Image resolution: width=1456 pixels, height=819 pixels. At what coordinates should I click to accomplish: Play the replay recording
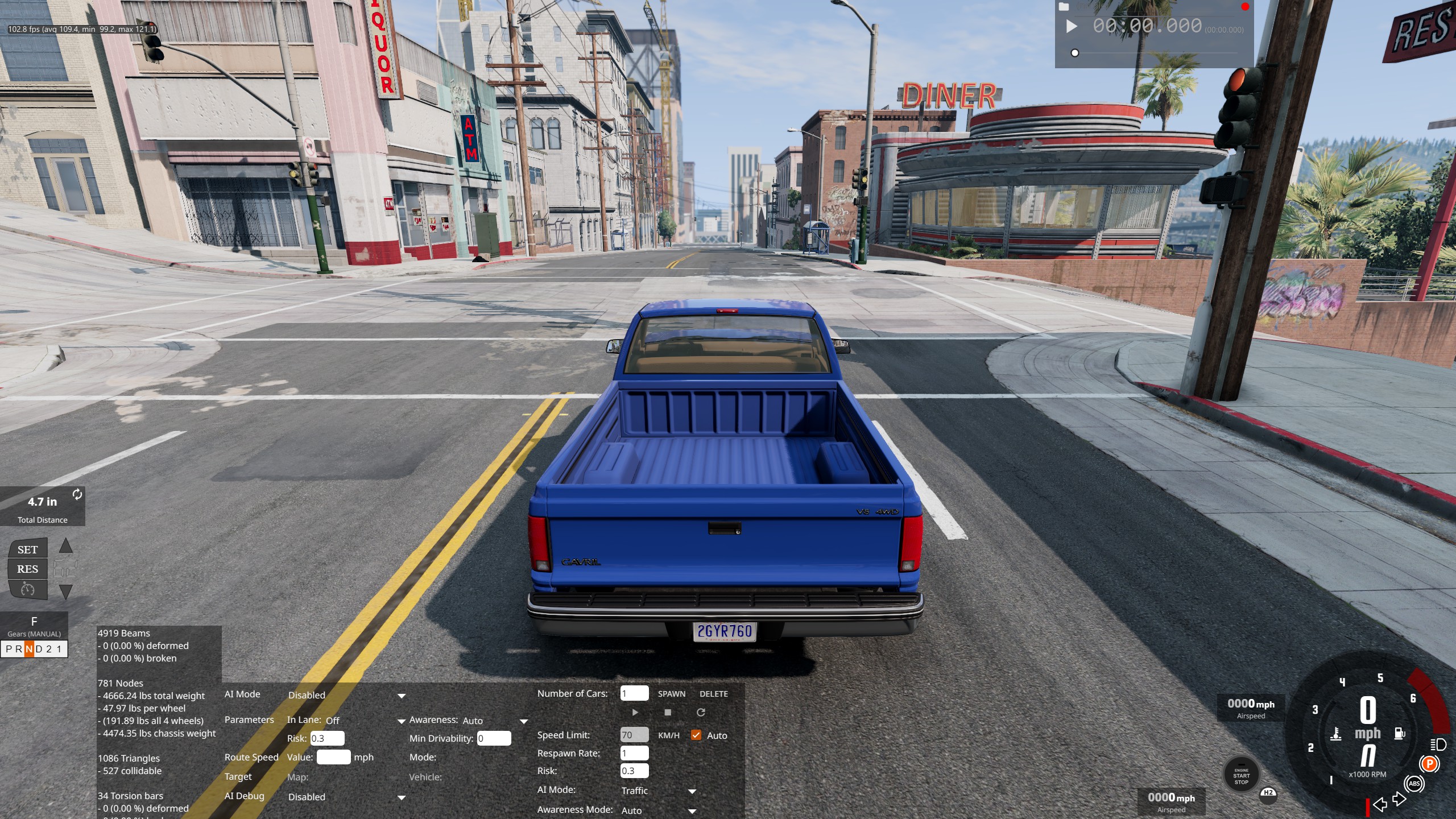[x=1072, y=27]
